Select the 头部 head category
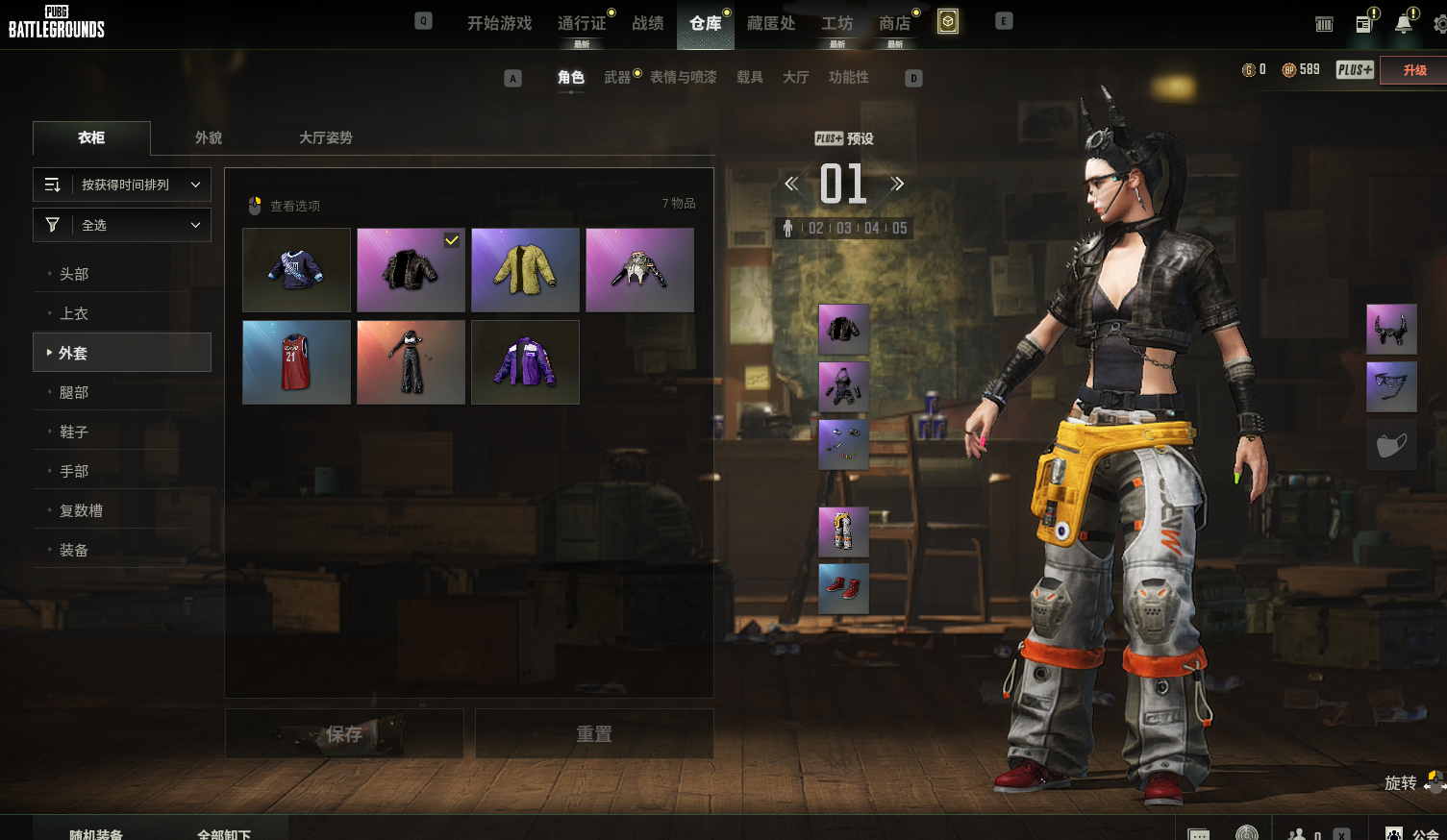The height and width of the screenshot is (840, 1447). point(74,274)
